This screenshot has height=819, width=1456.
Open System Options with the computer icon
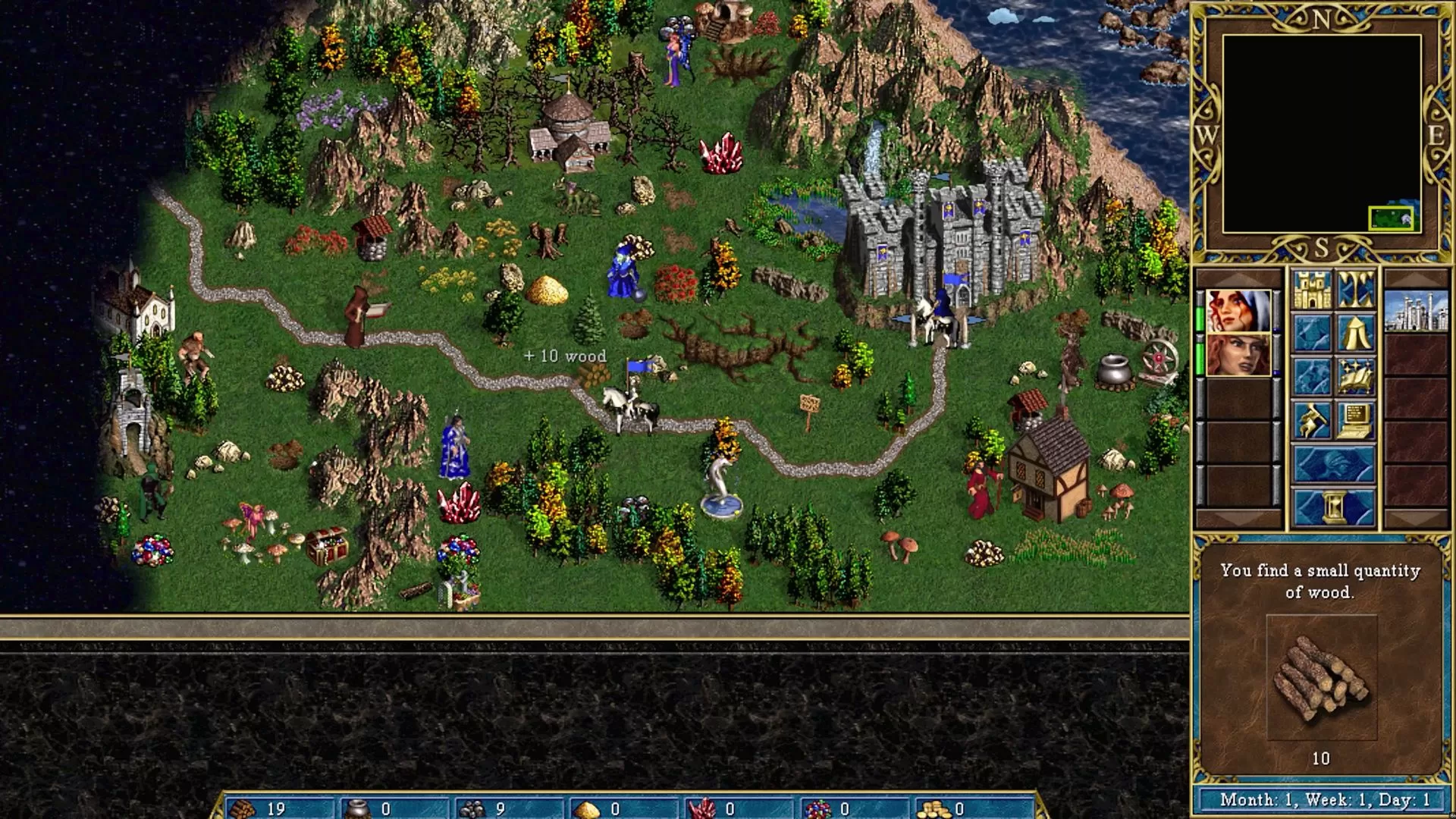[x=1356, y=419]
